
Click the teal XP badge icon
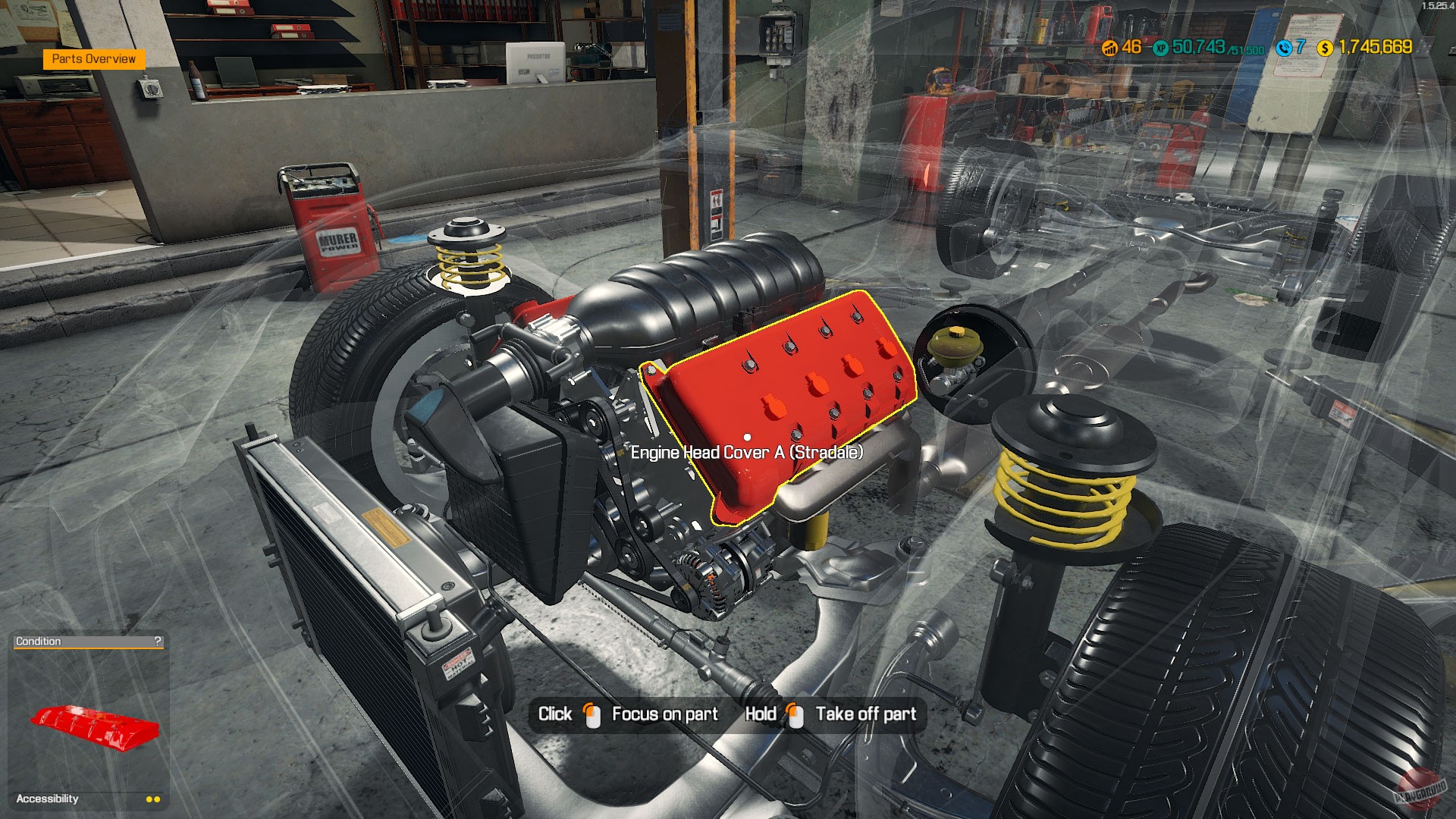pyautogui.click(x=1160, y=49)
